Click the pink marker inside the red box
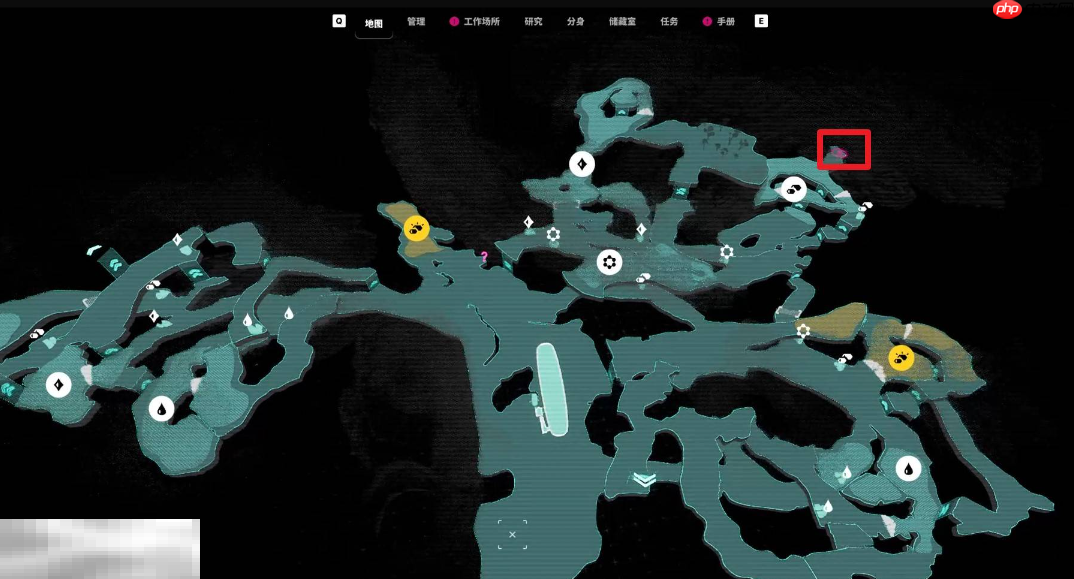Image resolution: width=1074 pixels, height=579 pixels. [x=842, y=153]
